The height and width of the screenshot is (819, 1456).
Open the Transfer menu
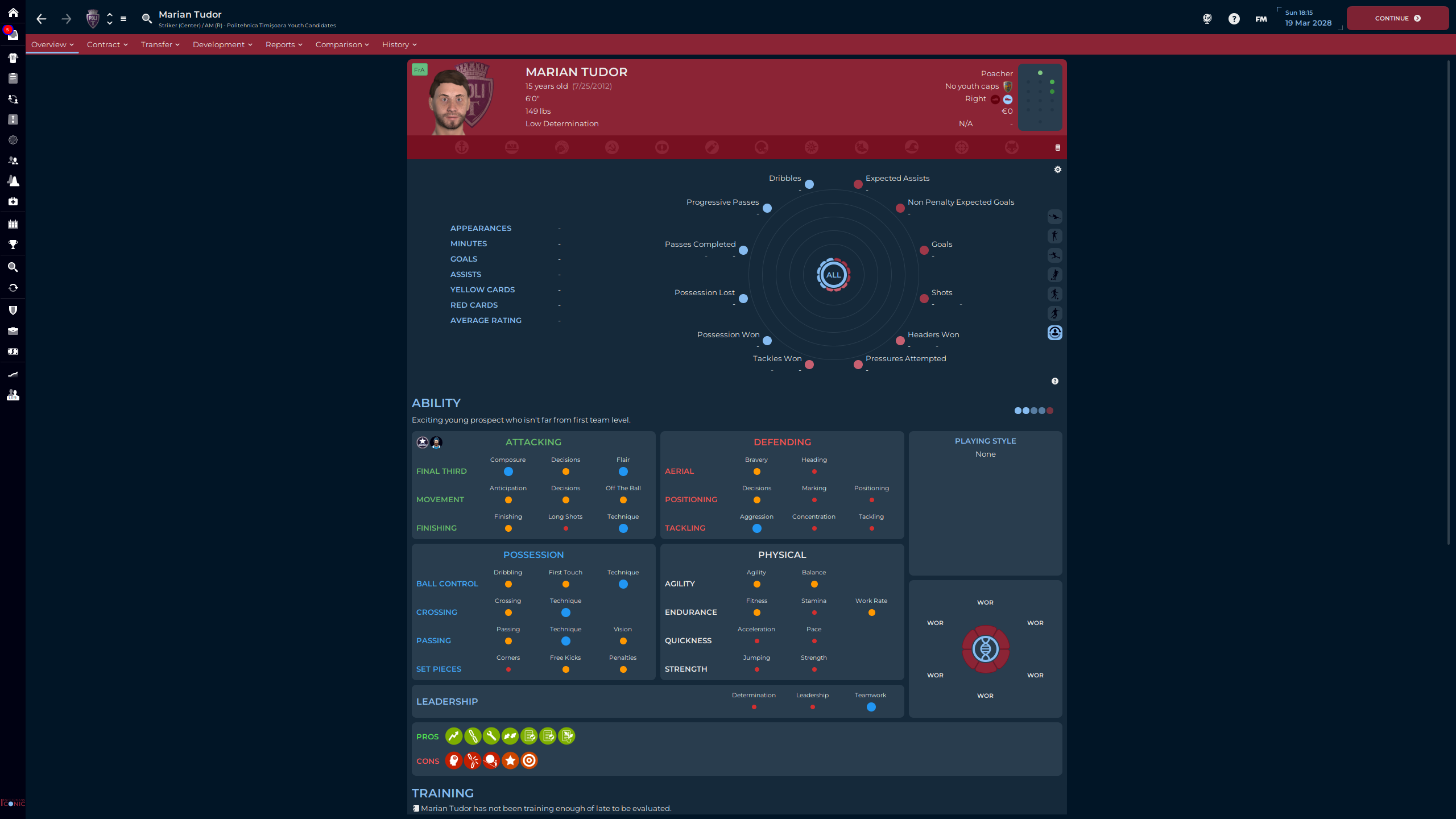click(x=160, y=44)
